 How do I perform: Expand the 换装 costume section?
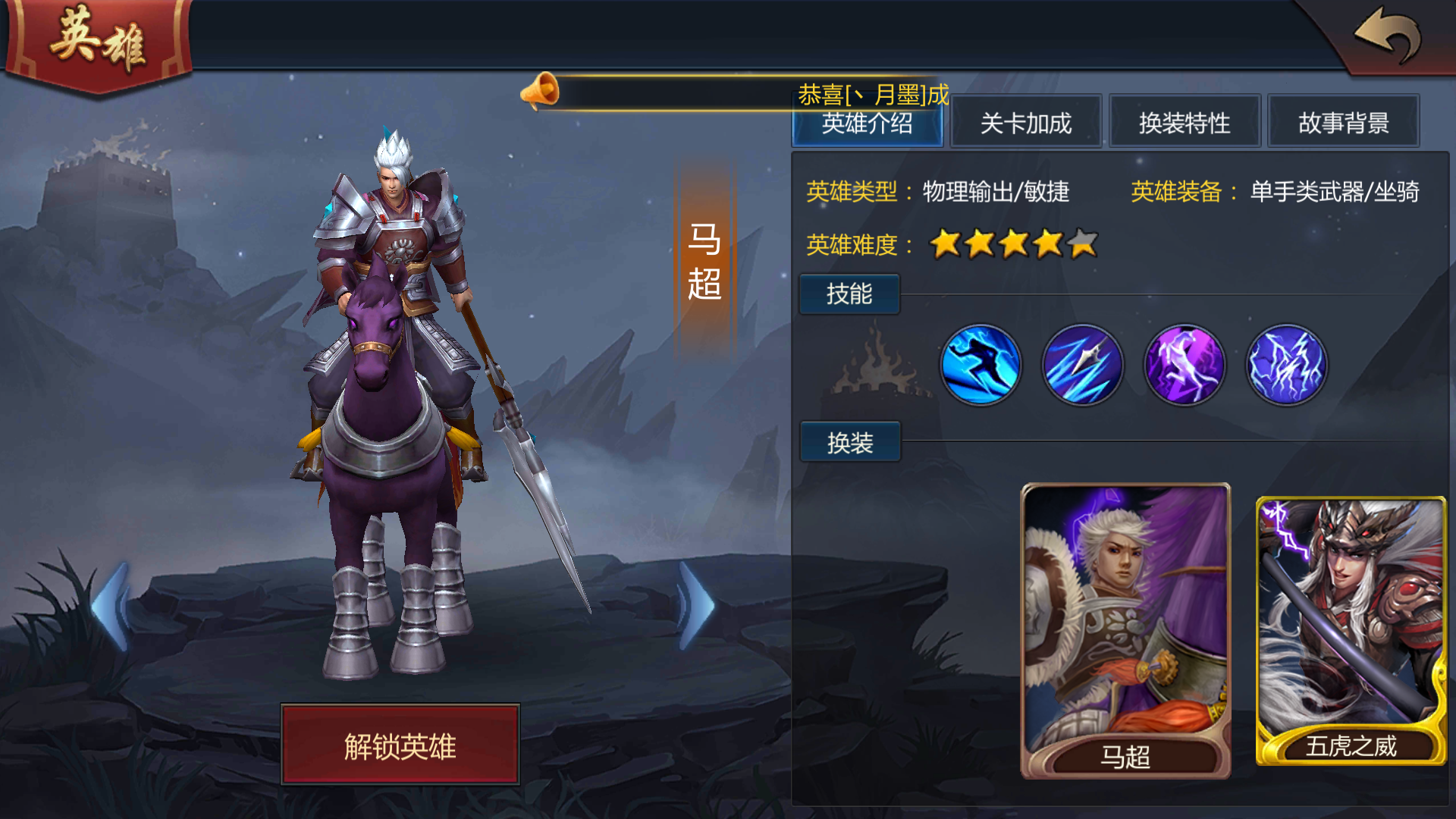(x=849, y=441)
